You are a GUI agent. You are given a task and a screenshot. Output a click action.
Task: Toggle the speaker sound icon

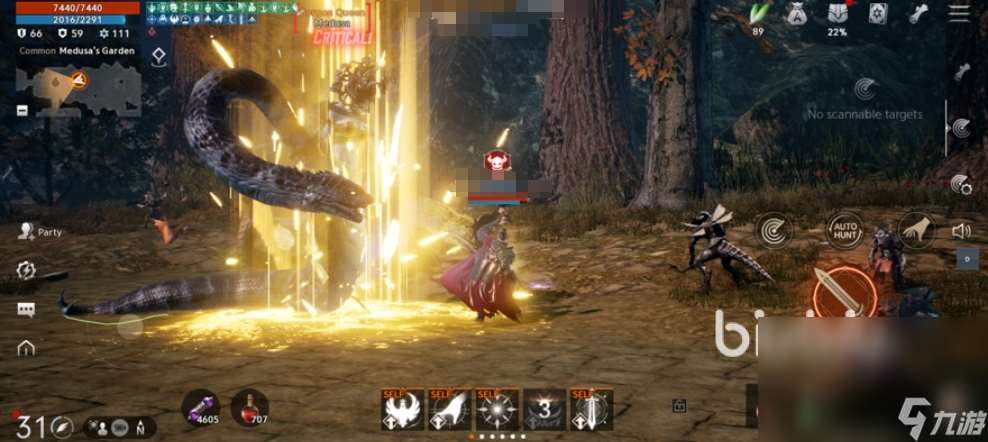pyautogui.click(x=961, y=231)
